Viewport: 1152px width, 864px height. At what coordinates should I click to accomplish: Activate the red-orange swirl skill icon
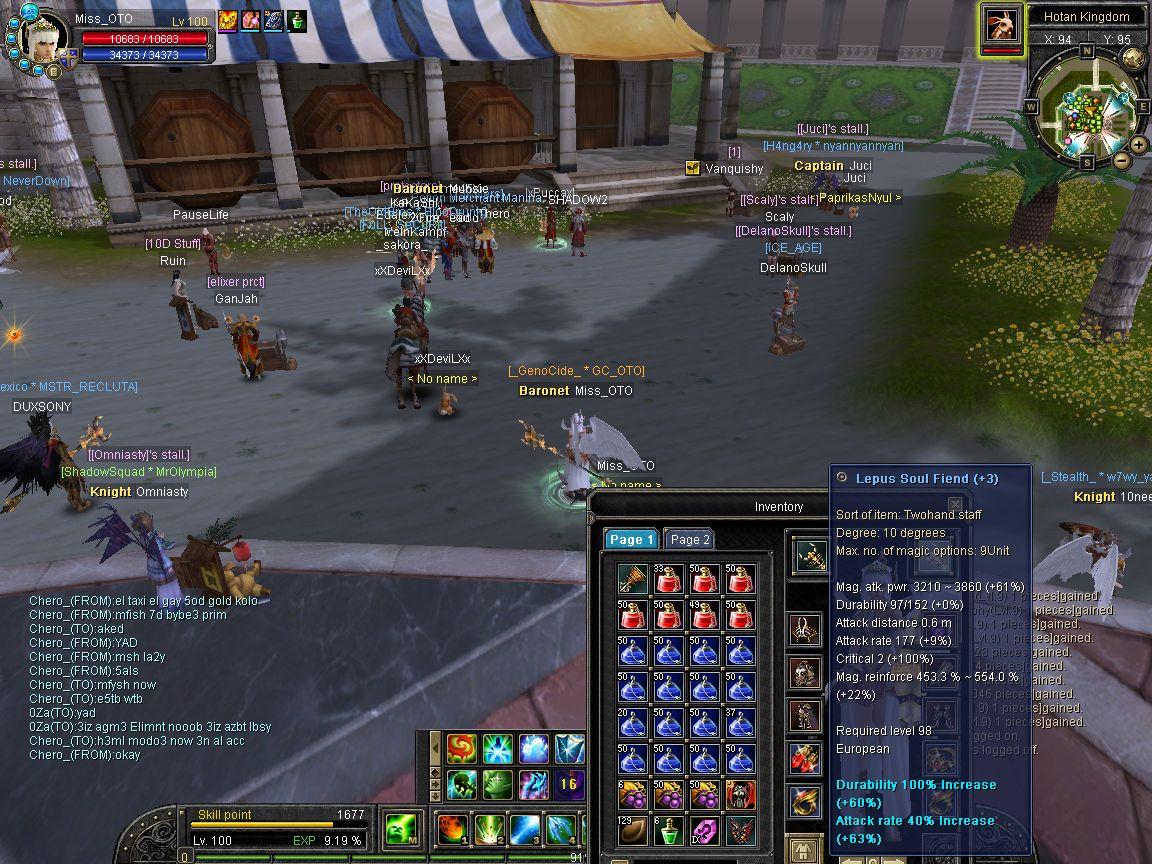click(x=461, y=748)
